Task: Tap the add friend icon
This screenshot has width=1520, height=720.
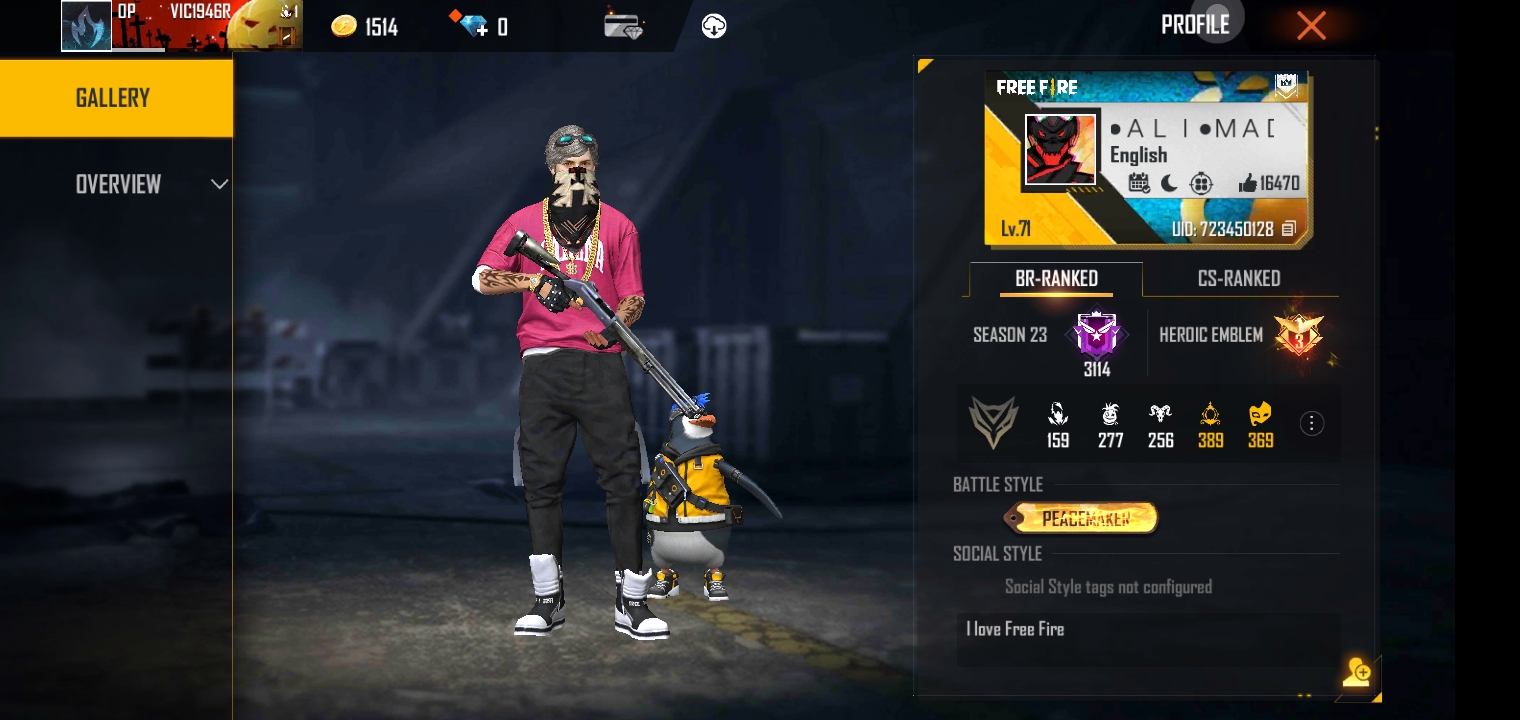Action: pyautogui.click(x=1357, y=672)
